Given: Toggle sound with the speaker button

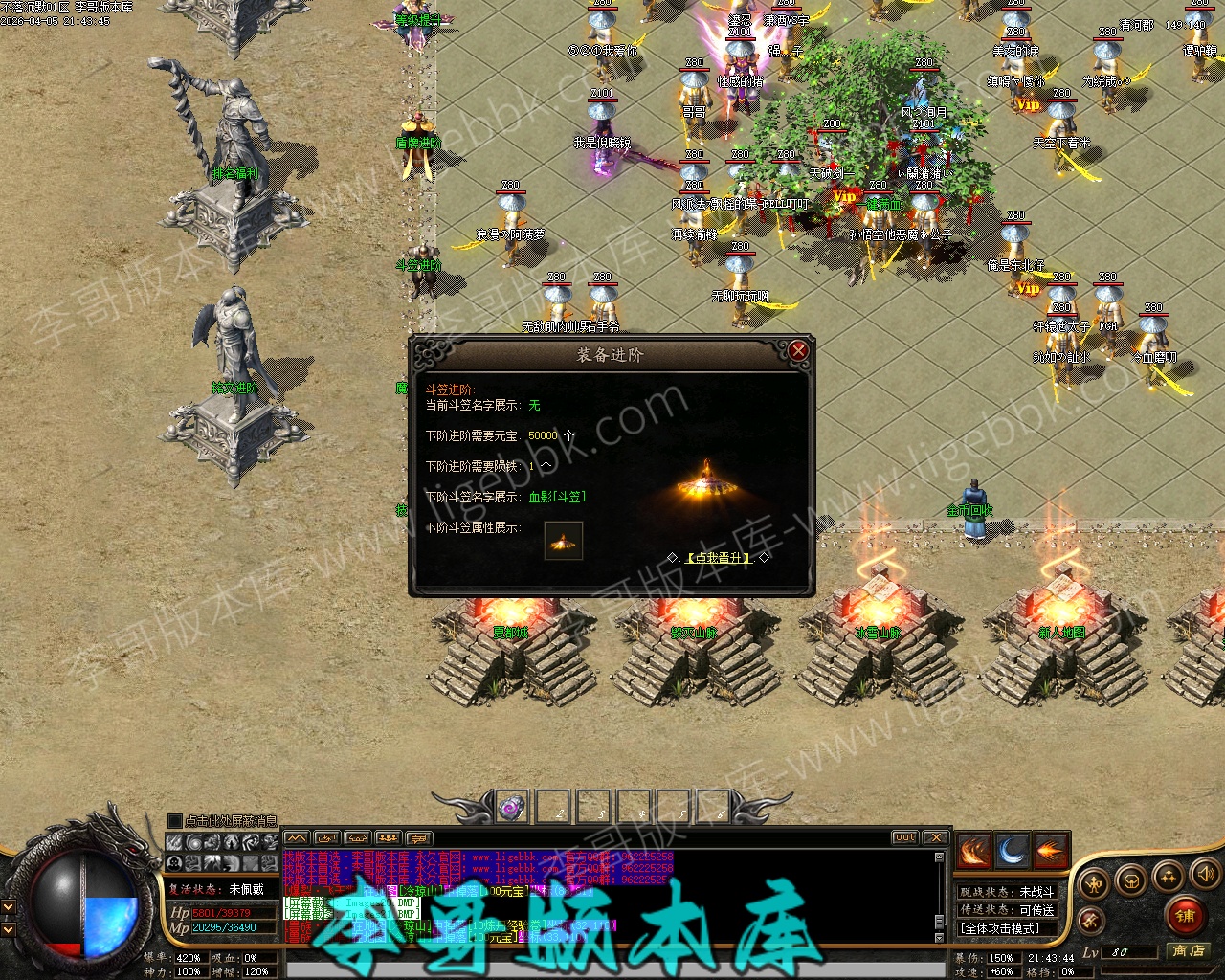Looking at the screenshot, I should click(x=1204, y=873).
